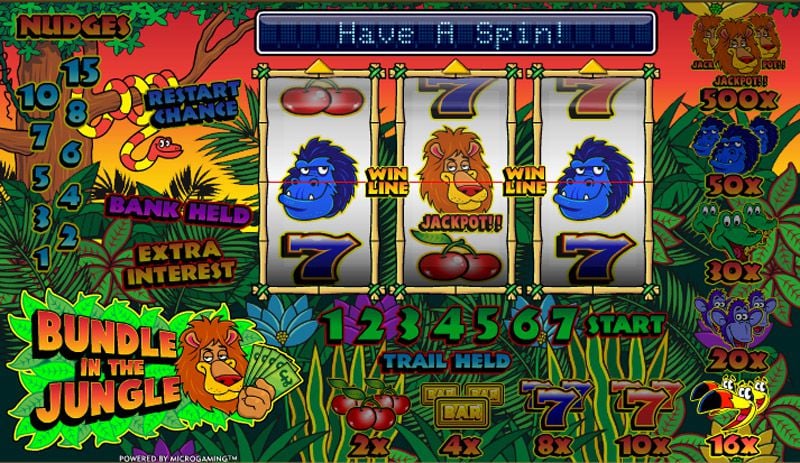Choose number 7 on the green trail
800x463 pixels.
564,324
